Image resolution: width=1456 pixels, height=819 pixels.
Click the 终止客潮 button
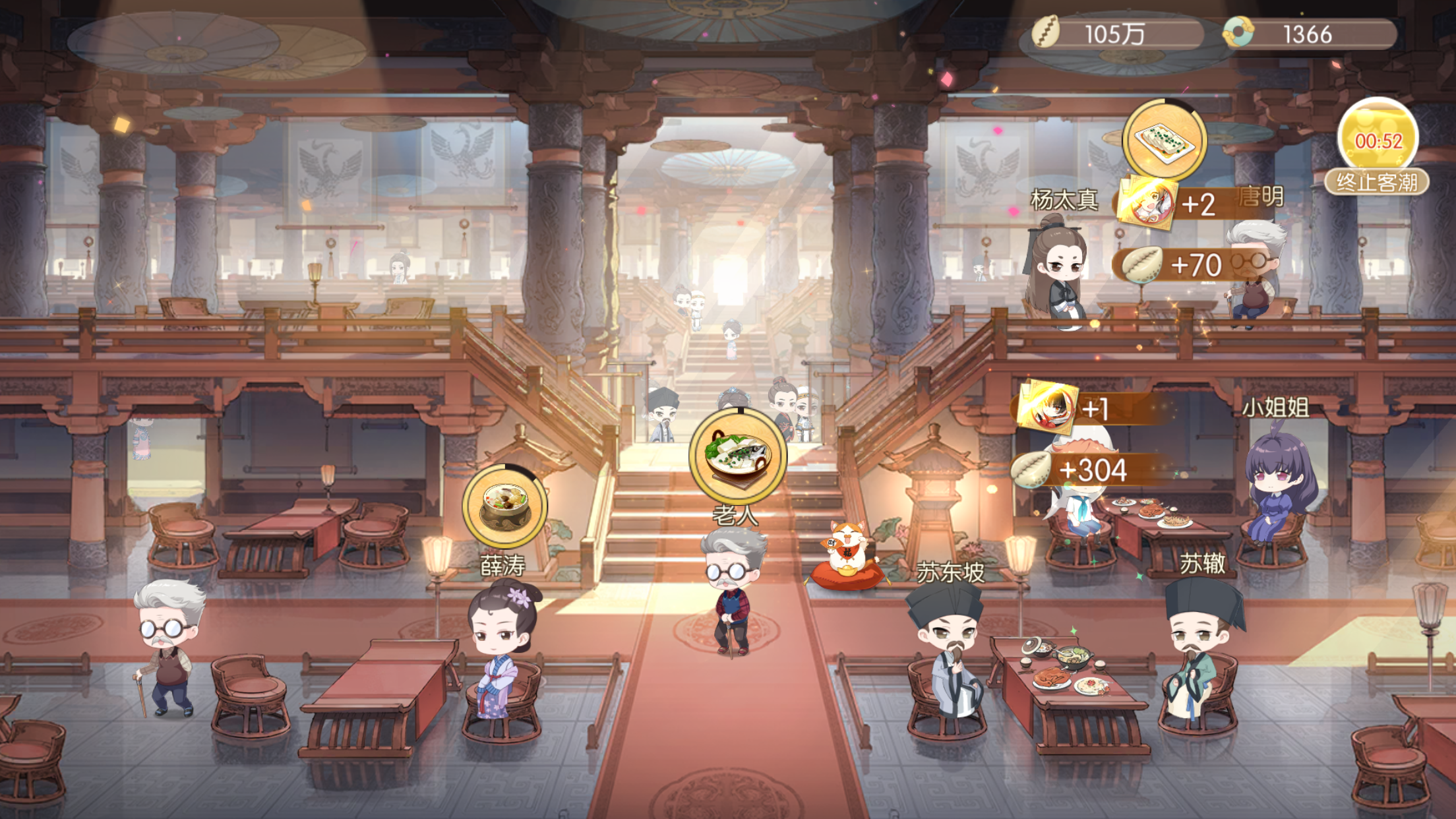(x=1376, y=181)
